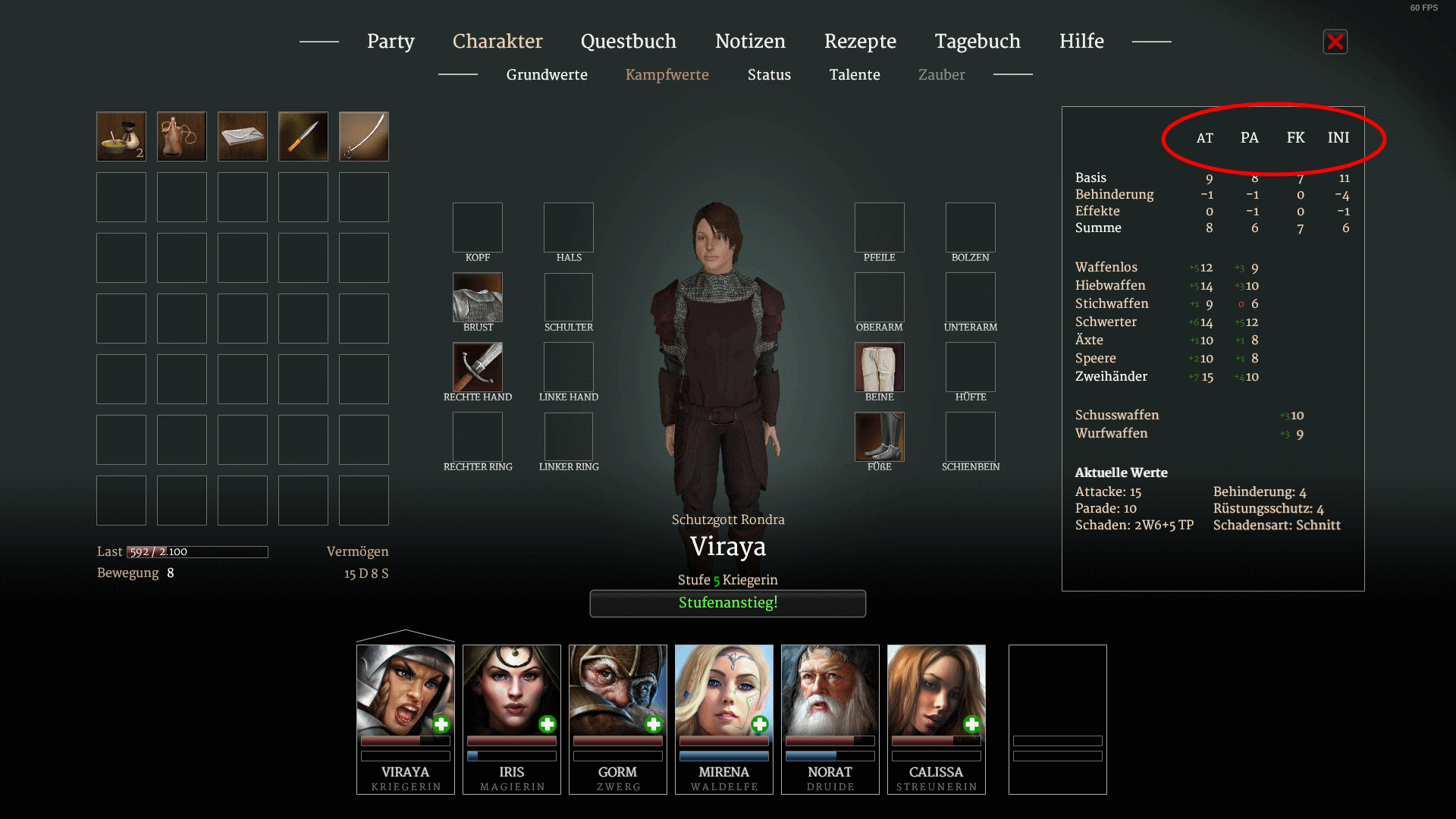Click the Stufenanstieg! level-up button

click(x=728, y=603)
